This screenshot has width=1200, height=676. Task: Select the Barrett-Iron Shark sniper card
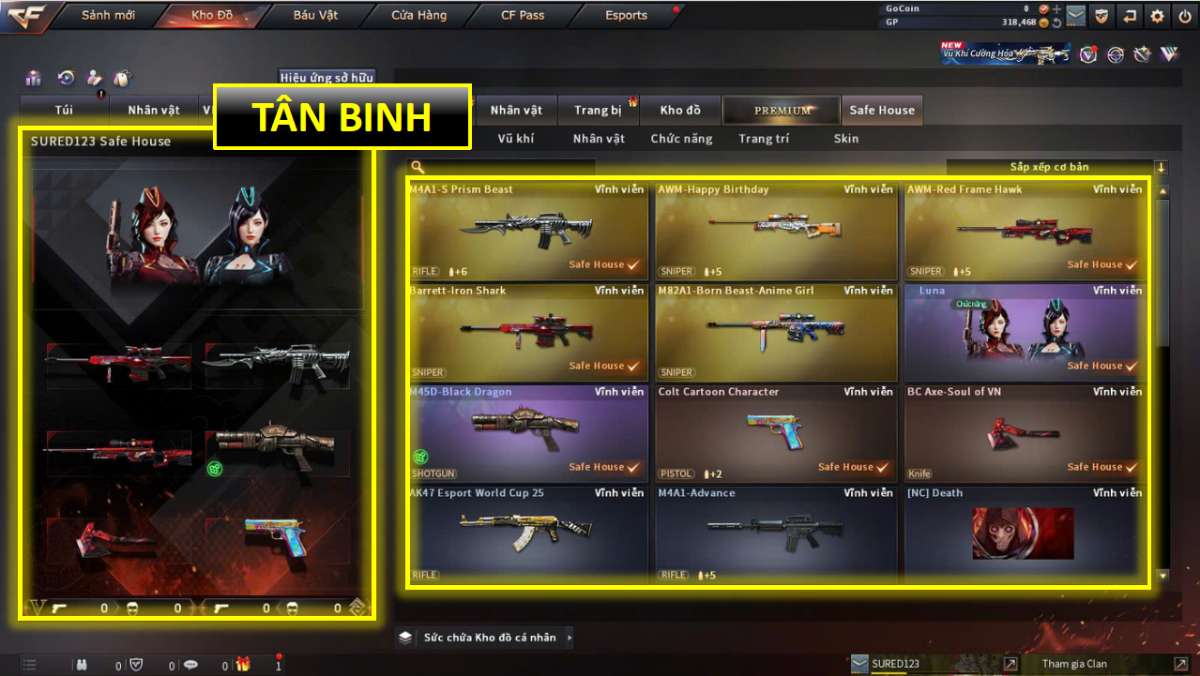pyautogui.click(x=528, y=332)
